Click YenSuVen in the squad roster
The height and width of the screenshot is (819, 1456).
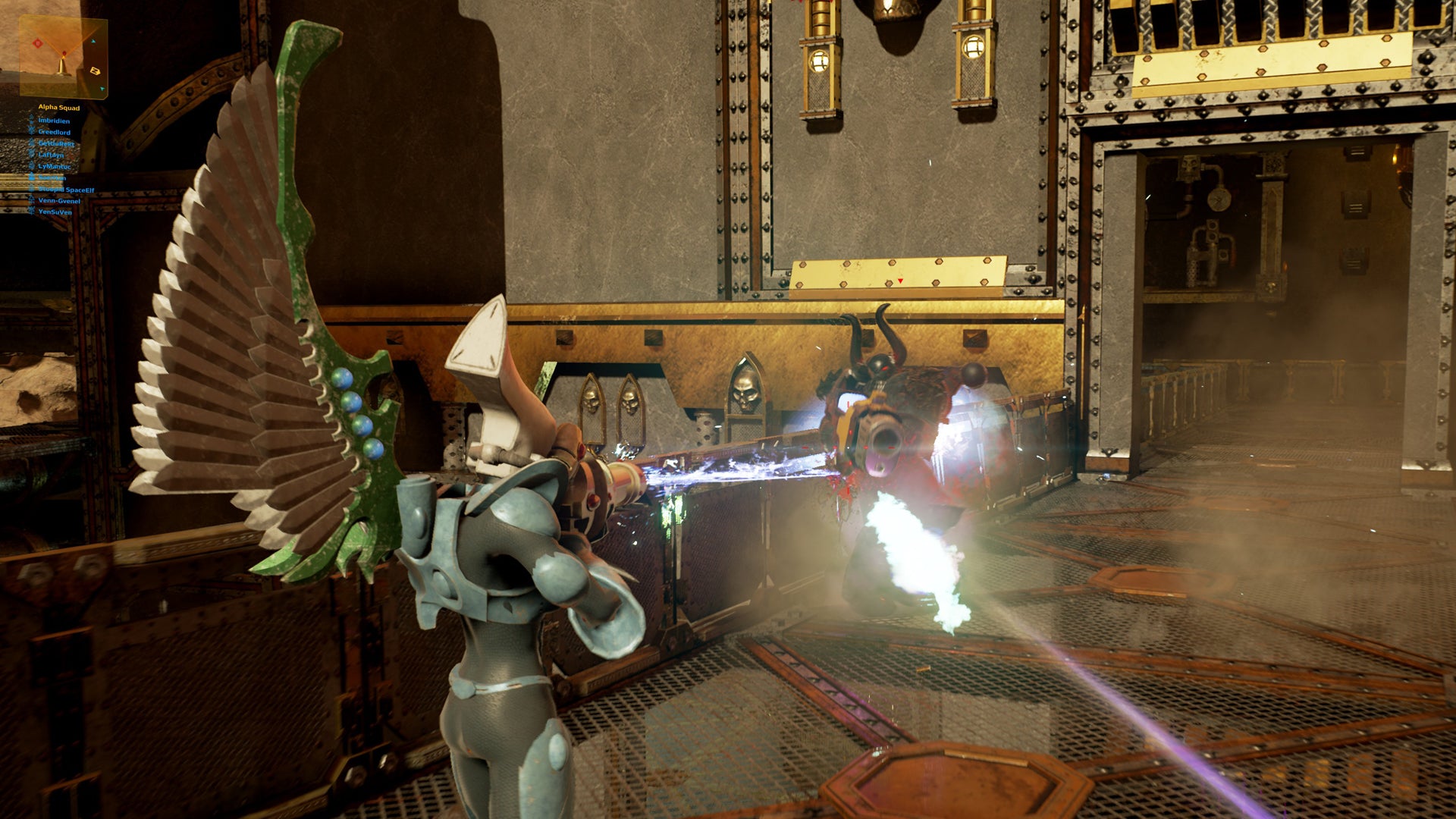click(x=55, y=211)
